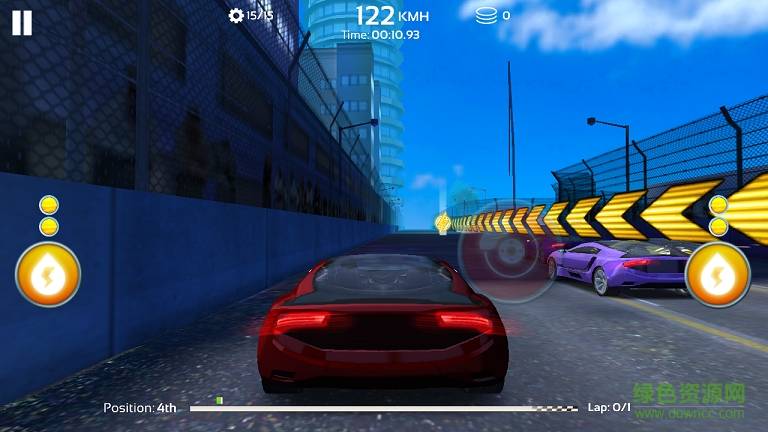768x432 pixels.
Task: Activate the left nitro boost button
Action: (48, 274)
